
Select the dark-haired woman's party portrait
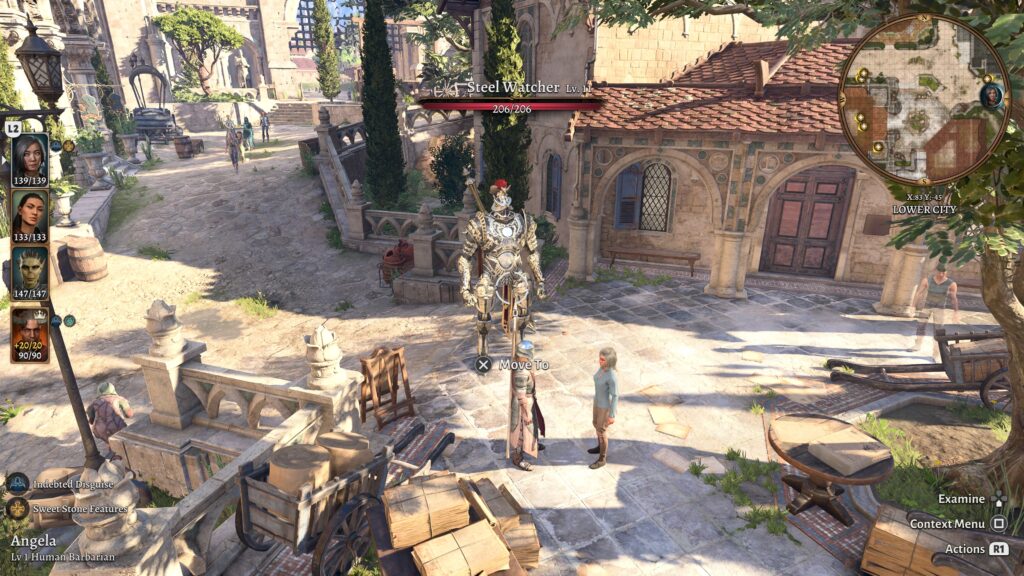(x=29, y=212)
